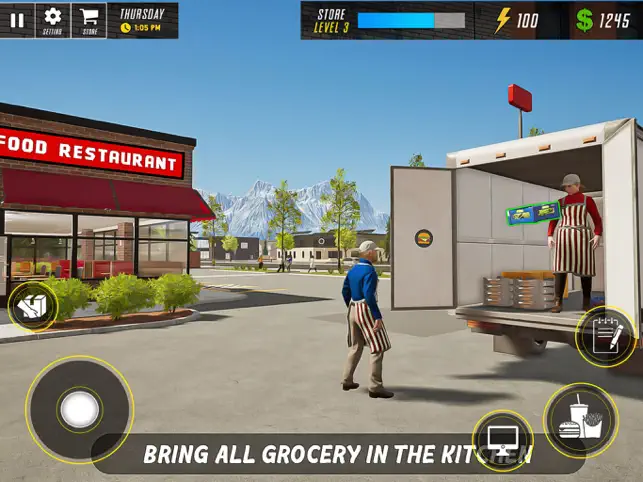Open the notepad and pencil icon
The image size is (643, 482).
tap(605, 337)
